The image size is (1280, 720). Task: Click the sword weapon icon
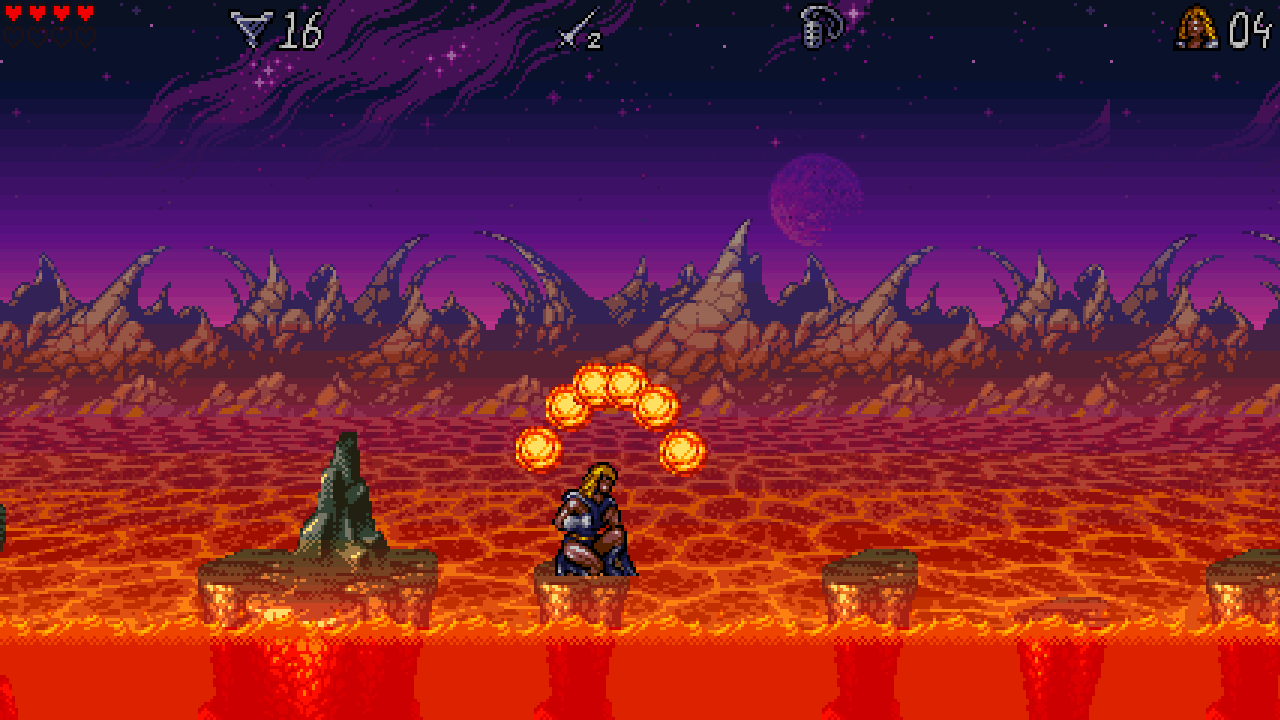(x=574, y=29)
